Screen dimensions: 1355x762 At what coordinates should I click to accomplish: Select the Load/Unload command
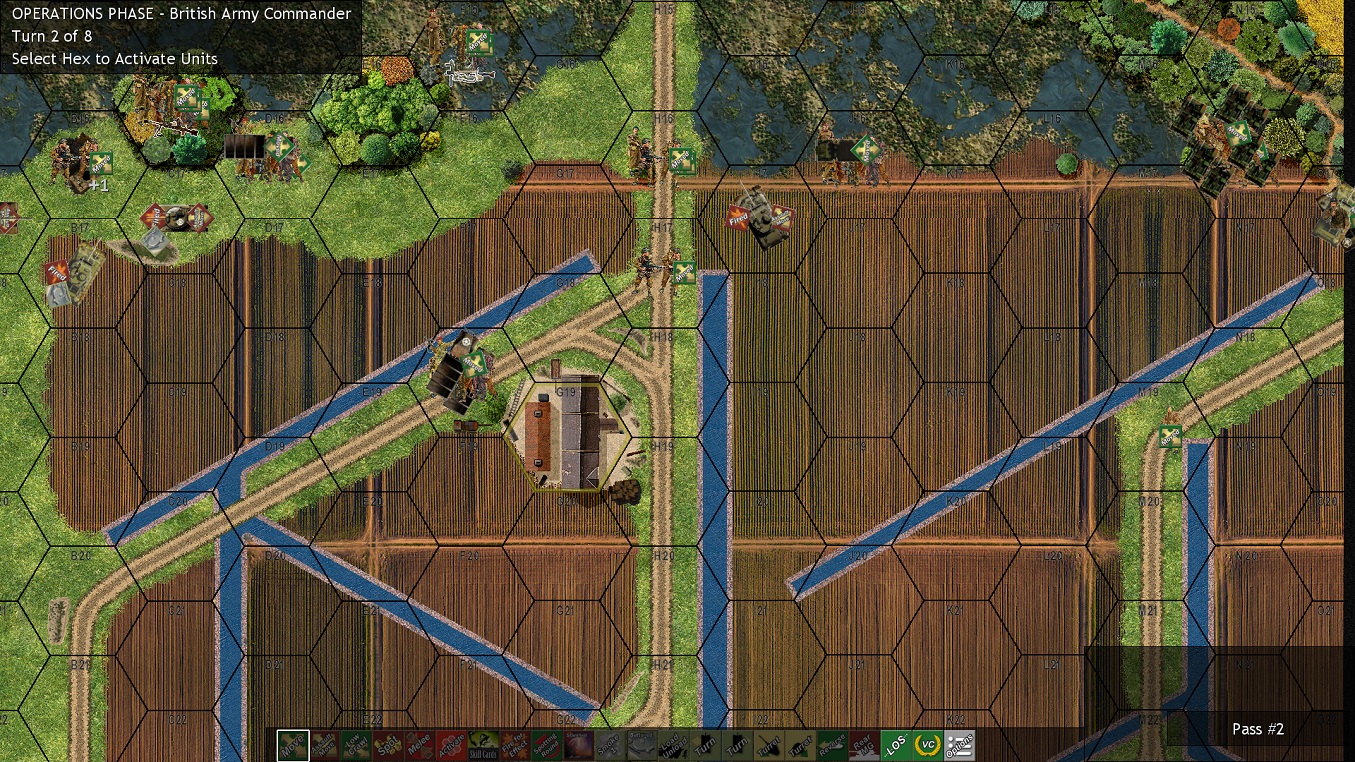[673, 745]
